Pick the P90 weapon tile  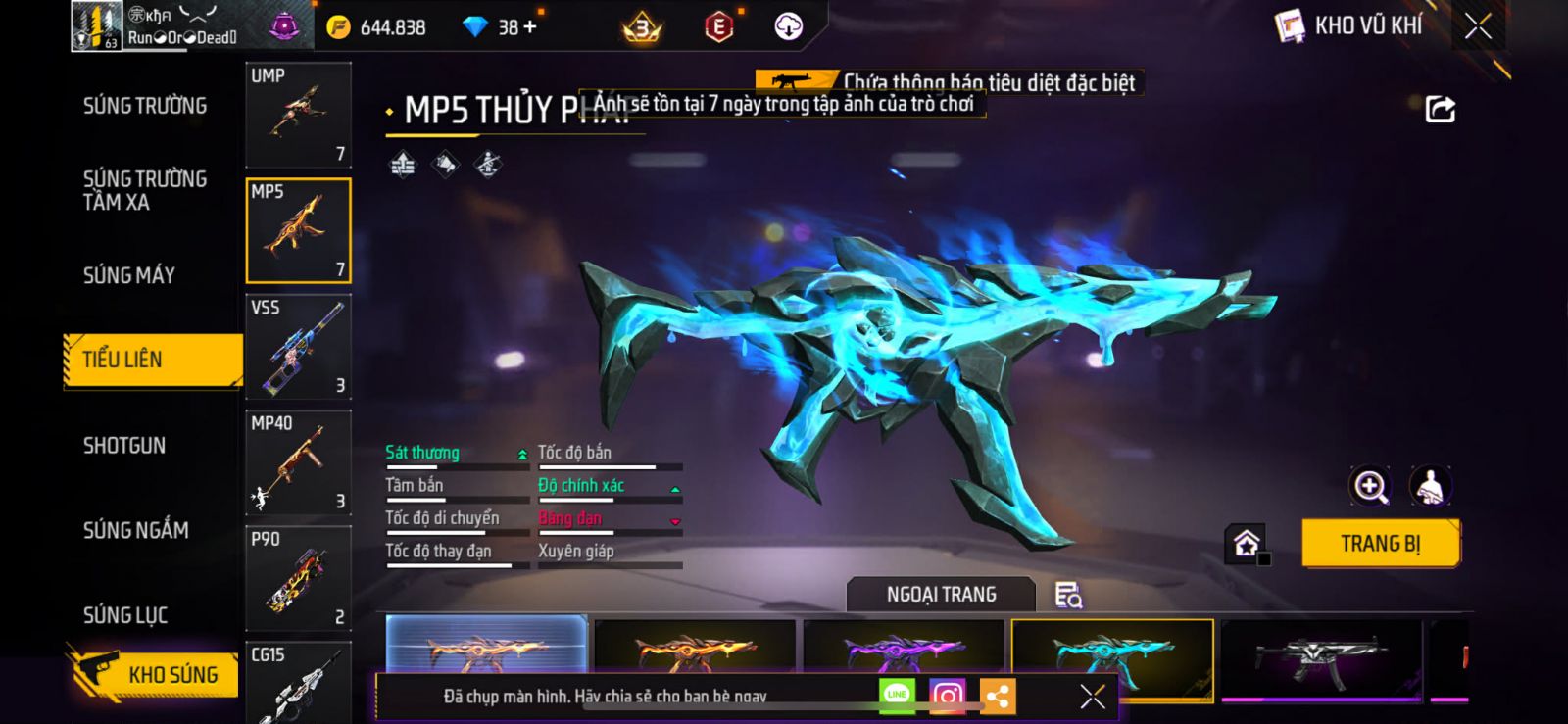[x=298, y=578]
